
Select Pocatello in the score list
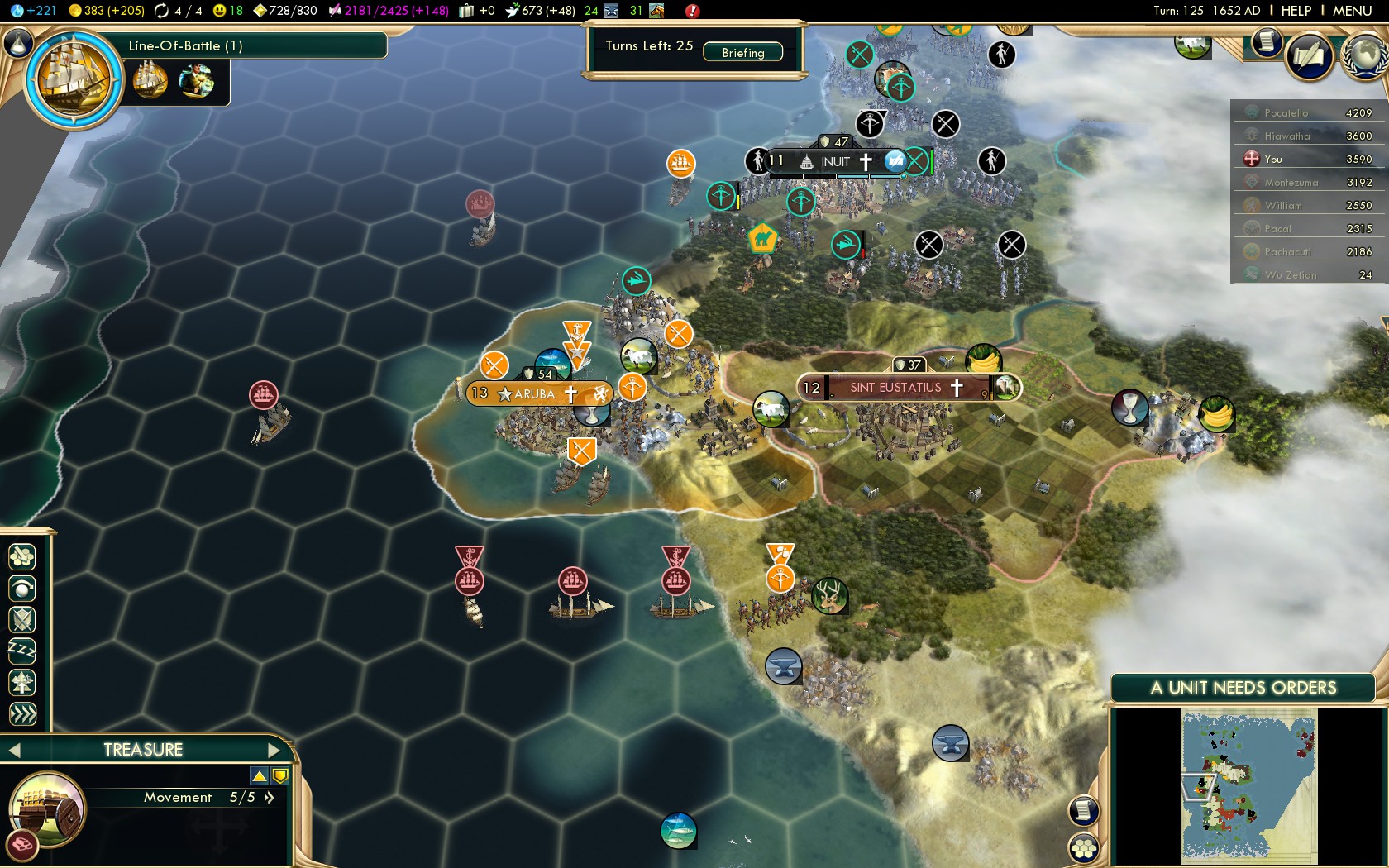point(1286,113)
